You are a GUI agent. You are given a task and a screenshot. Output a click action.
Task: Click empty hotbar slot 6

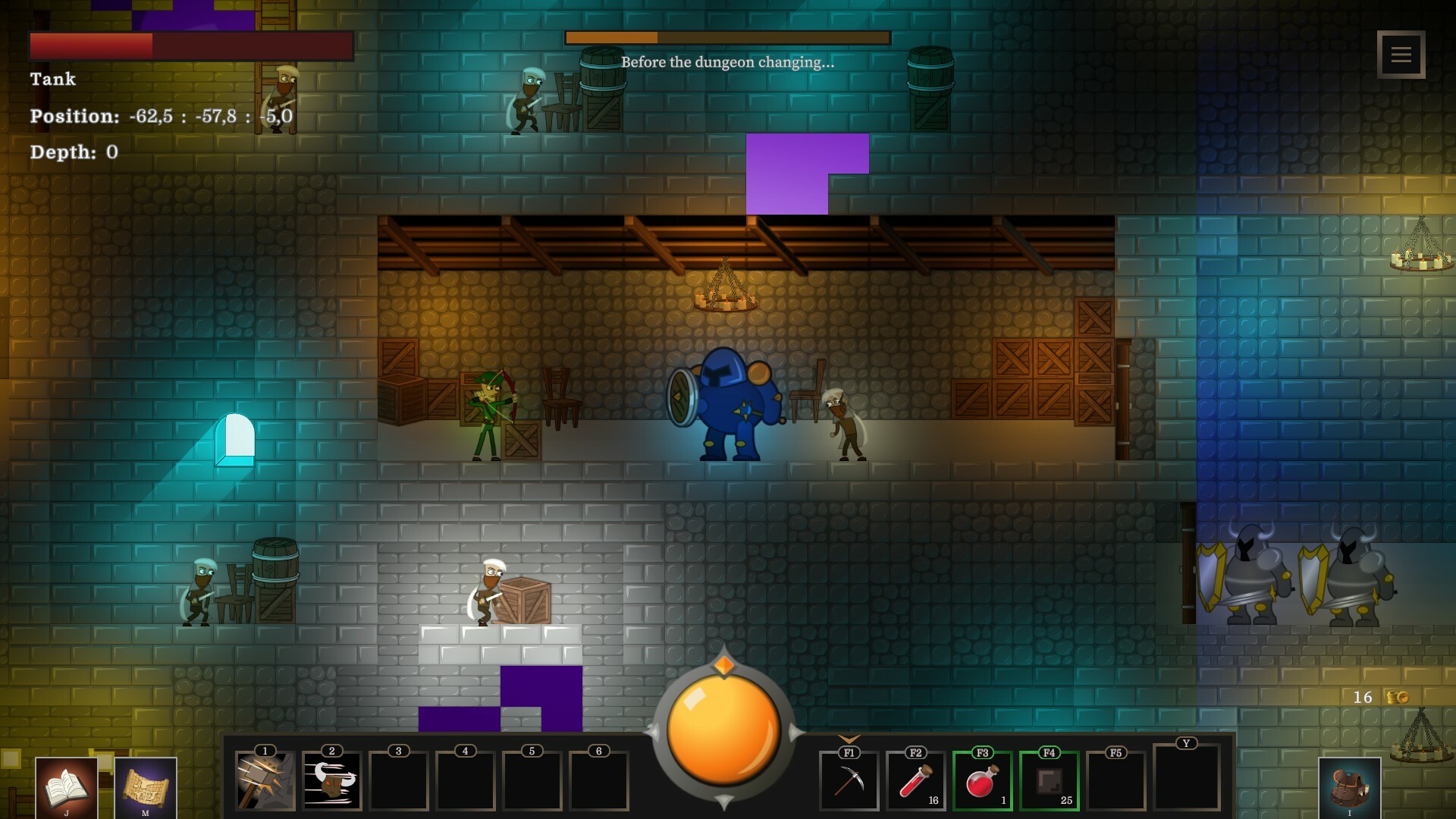point(599,781)
